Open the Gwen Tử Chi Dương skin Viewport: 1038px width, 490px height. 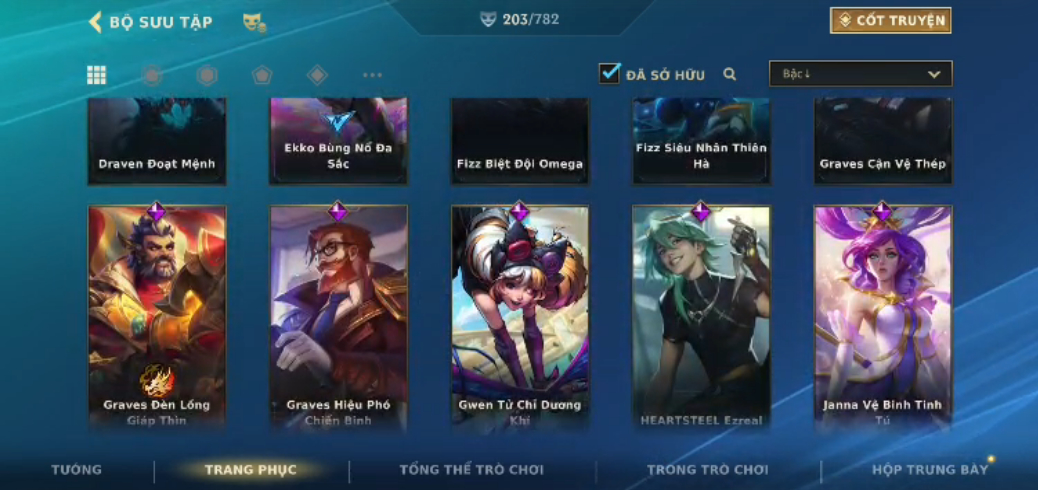[520, 315]
